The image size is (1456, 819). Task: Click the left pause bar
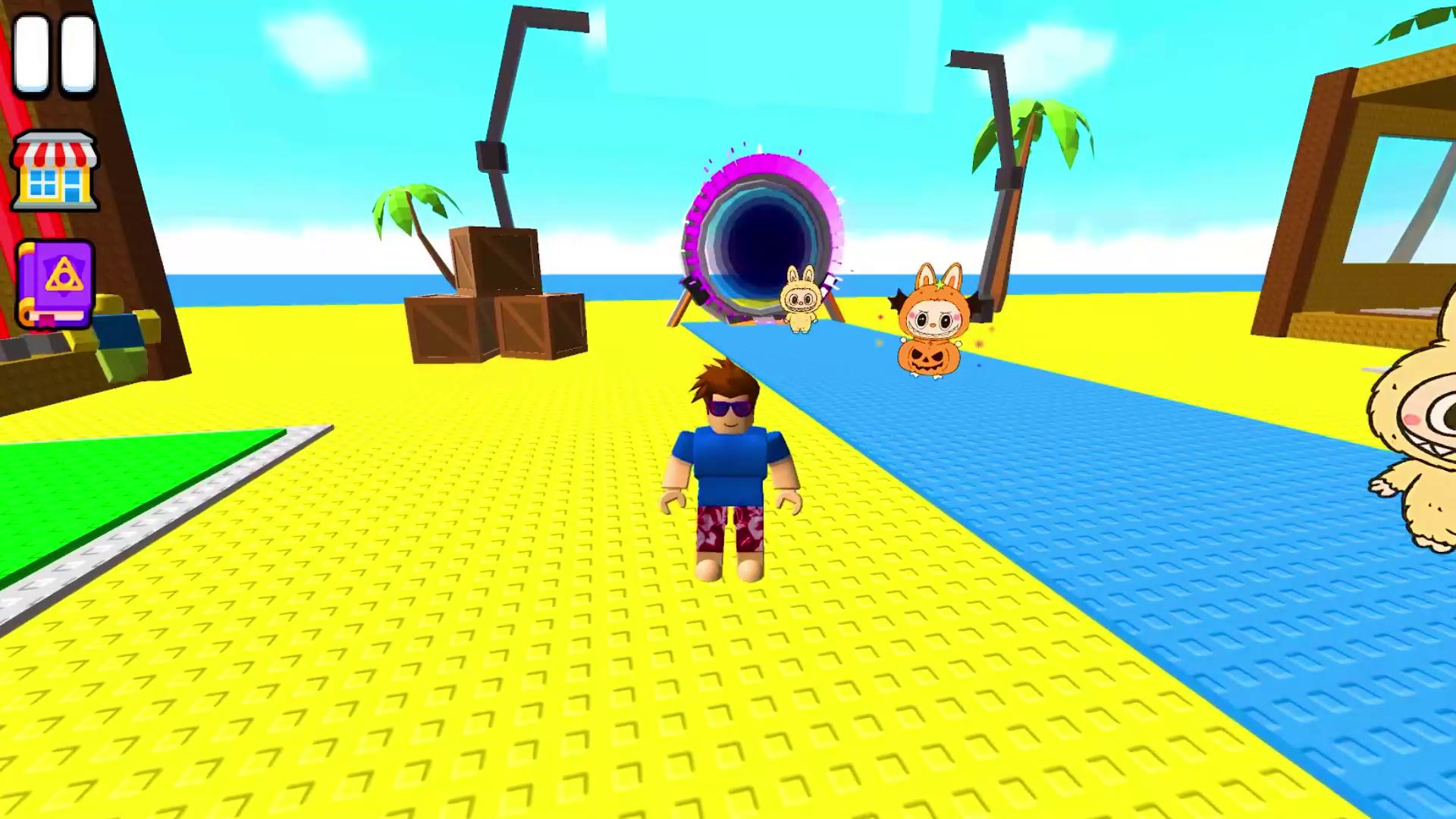[x=32, y=53]
